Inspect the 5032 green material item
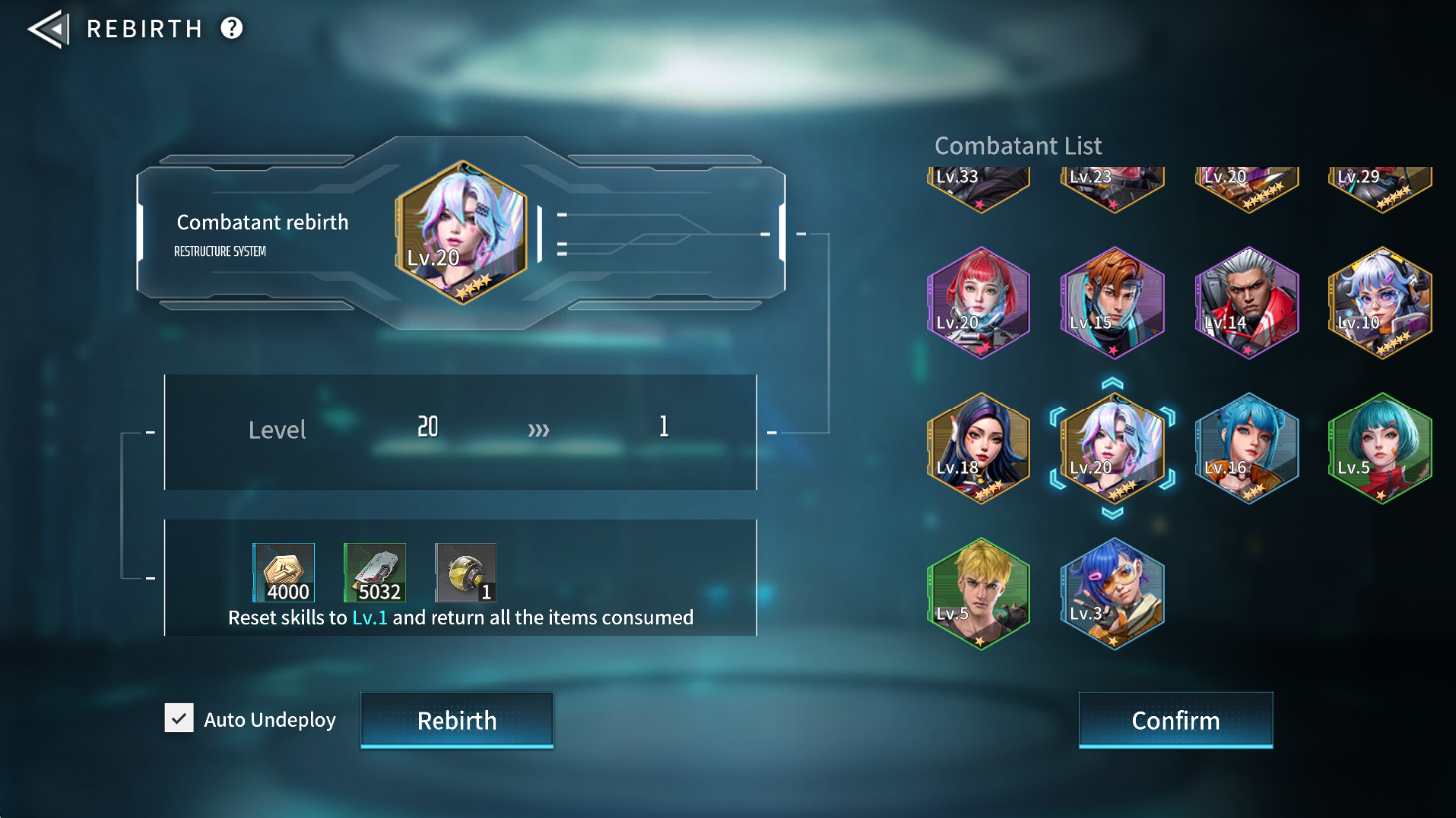1456x818 pixels. pyautogui.click(x=375, y=573)
